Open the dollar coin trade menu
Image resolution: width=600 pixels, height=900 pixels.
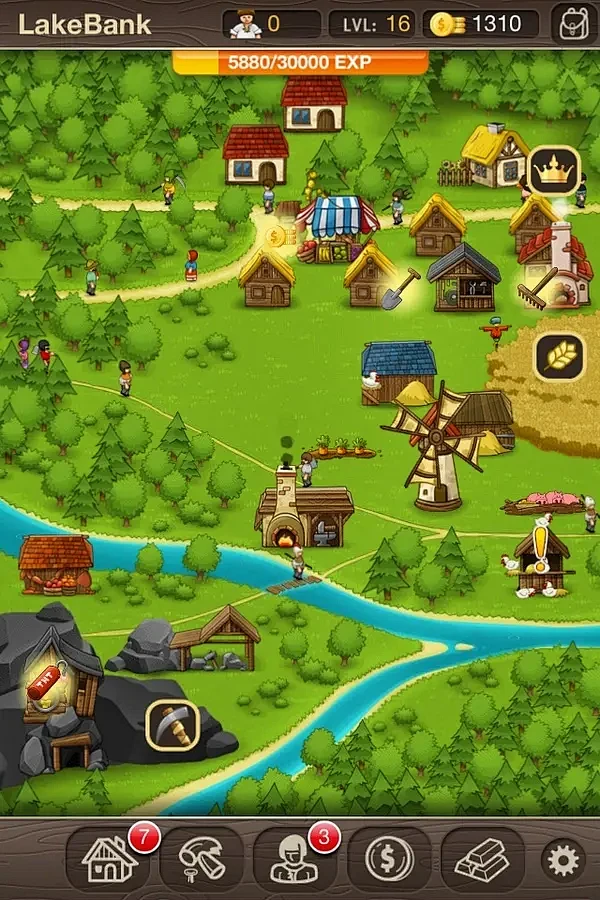tap(389, 858)
